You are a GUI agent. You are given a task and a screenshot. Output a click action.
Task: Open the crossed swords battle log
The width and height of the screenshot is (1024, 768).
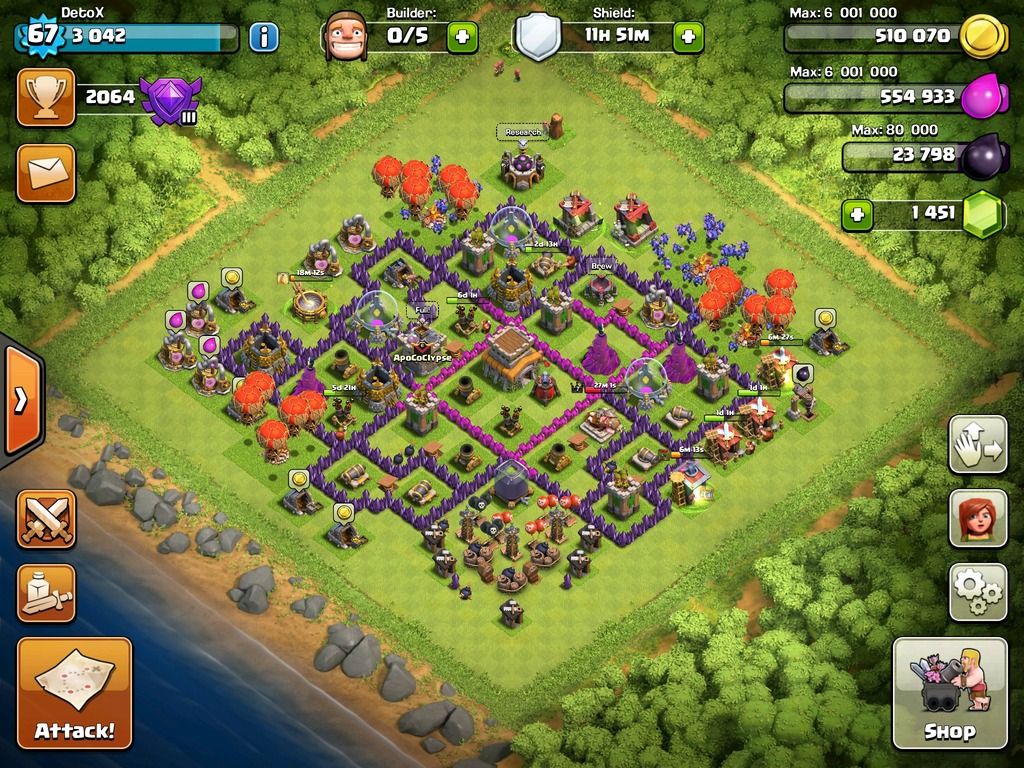(x=45, y=518)
